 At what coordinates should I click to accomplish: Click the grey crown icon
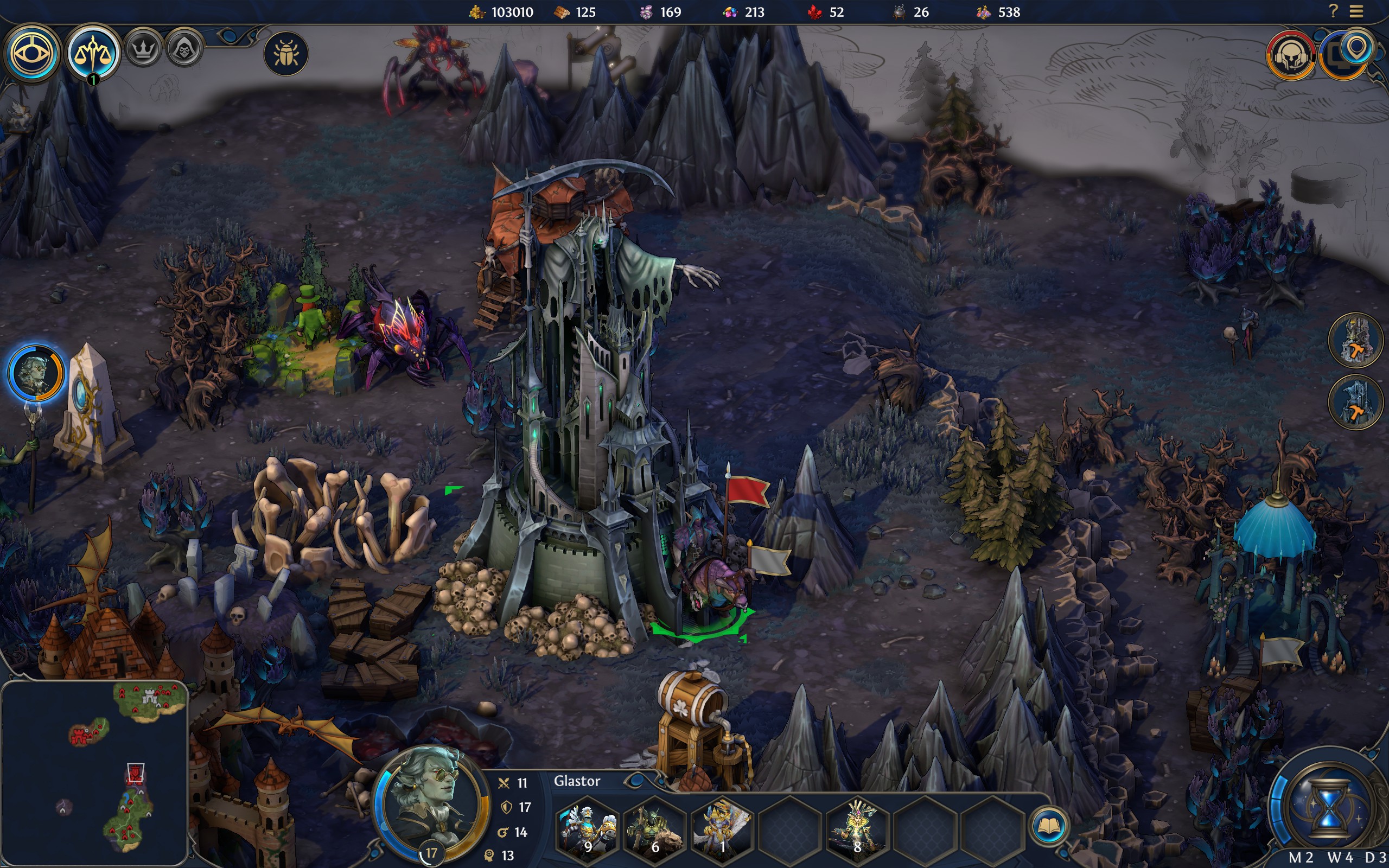coord(143,49)
